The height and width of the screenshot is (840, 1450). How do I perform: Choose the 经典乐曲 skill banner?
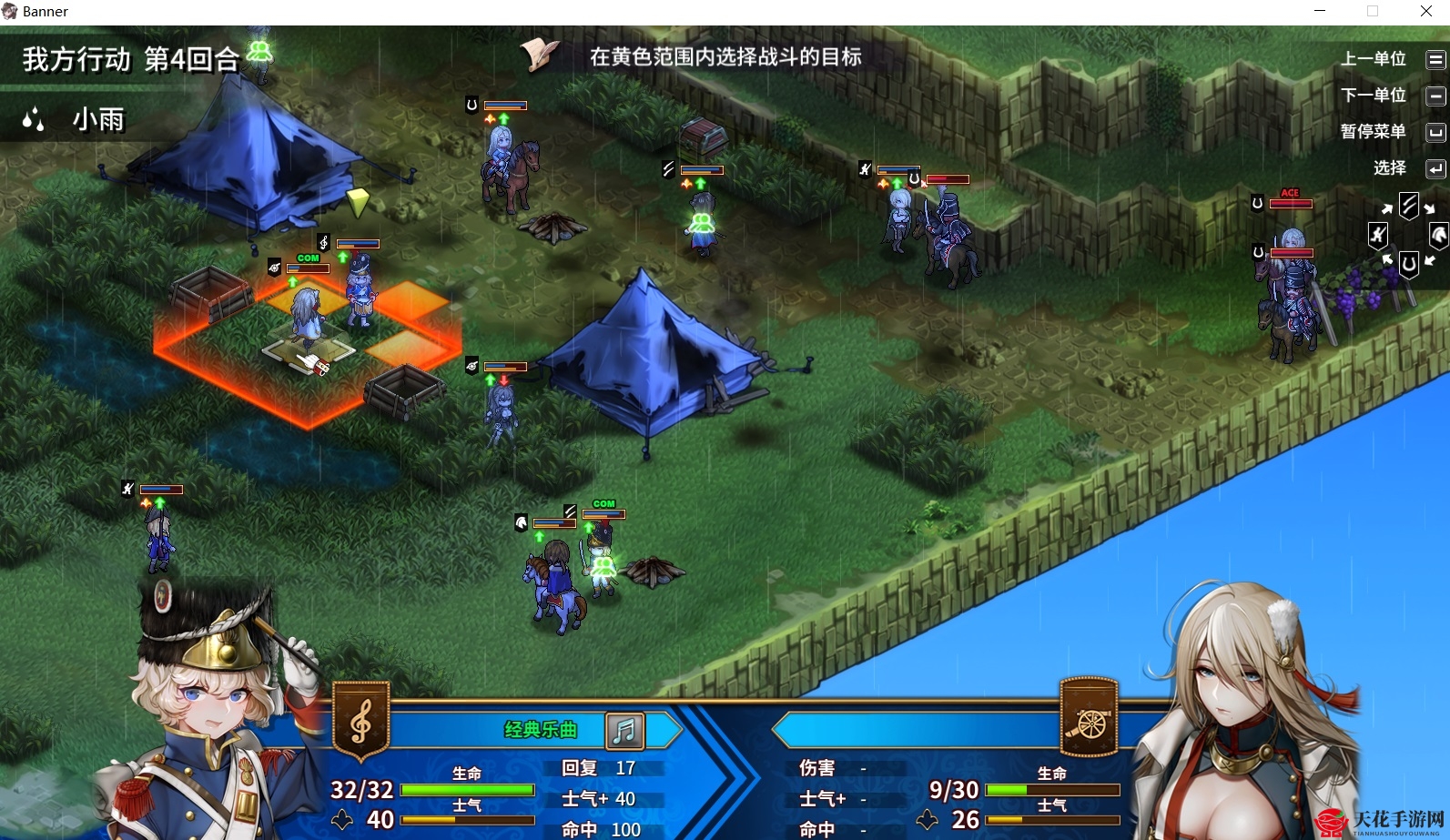tap(540, 730)
